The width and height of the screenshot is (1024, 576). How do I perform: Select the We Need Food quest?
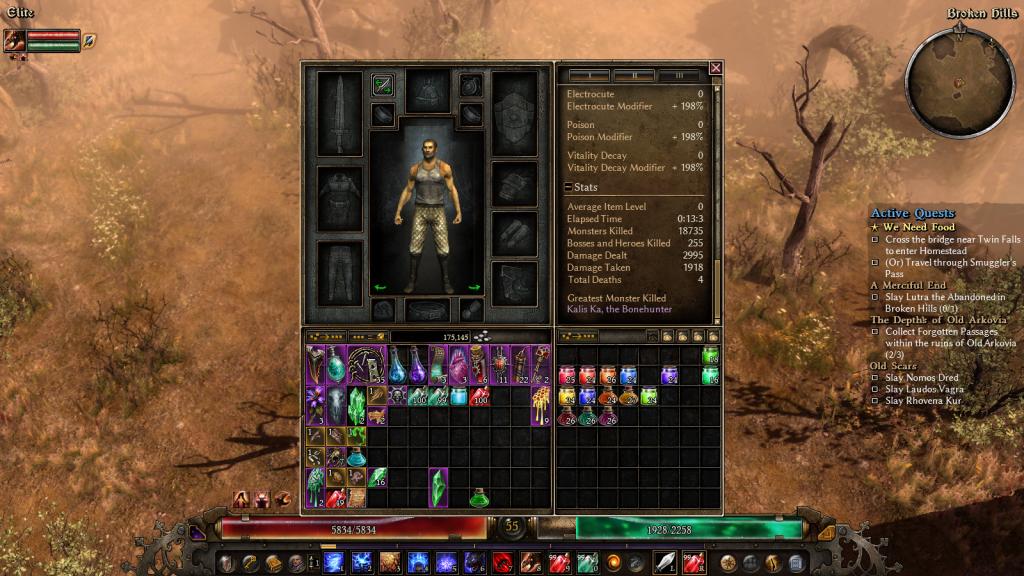point(918,227)
